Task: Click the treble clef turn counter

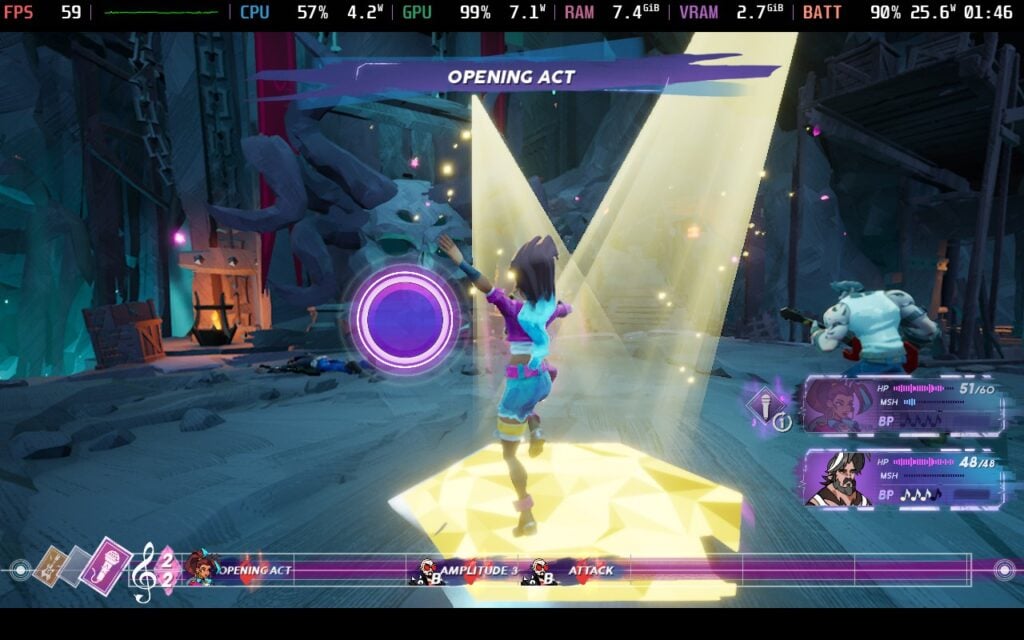Action: pyautogui.click(x=145, y=572)
